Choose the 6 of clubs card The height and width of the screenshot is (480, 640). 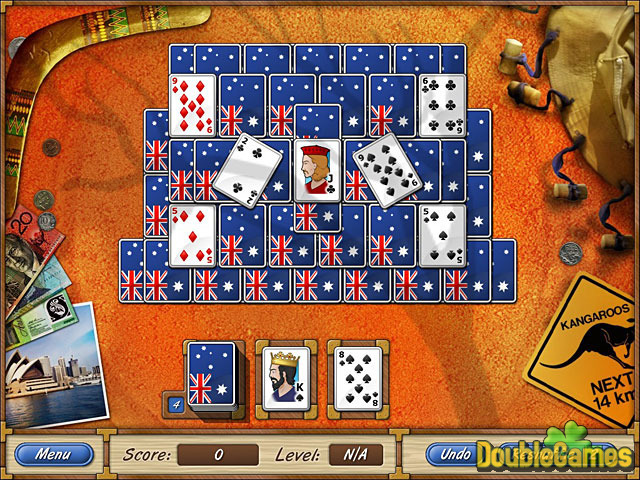[441, 104]
